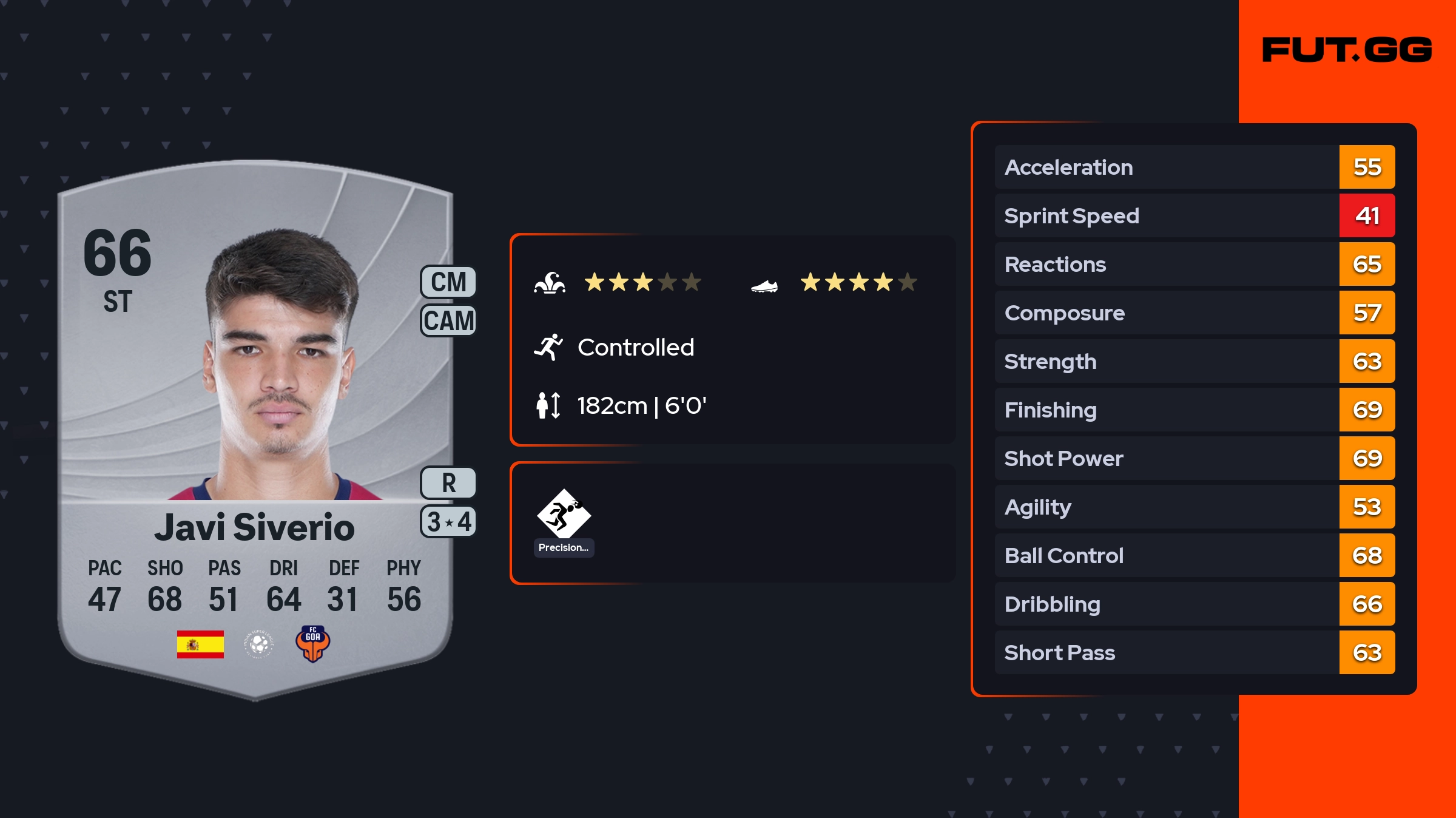Select the Javi Siverio player card
Image resolution: width=1456 pixels, height=818 pixels.
(x=255, y=425)
